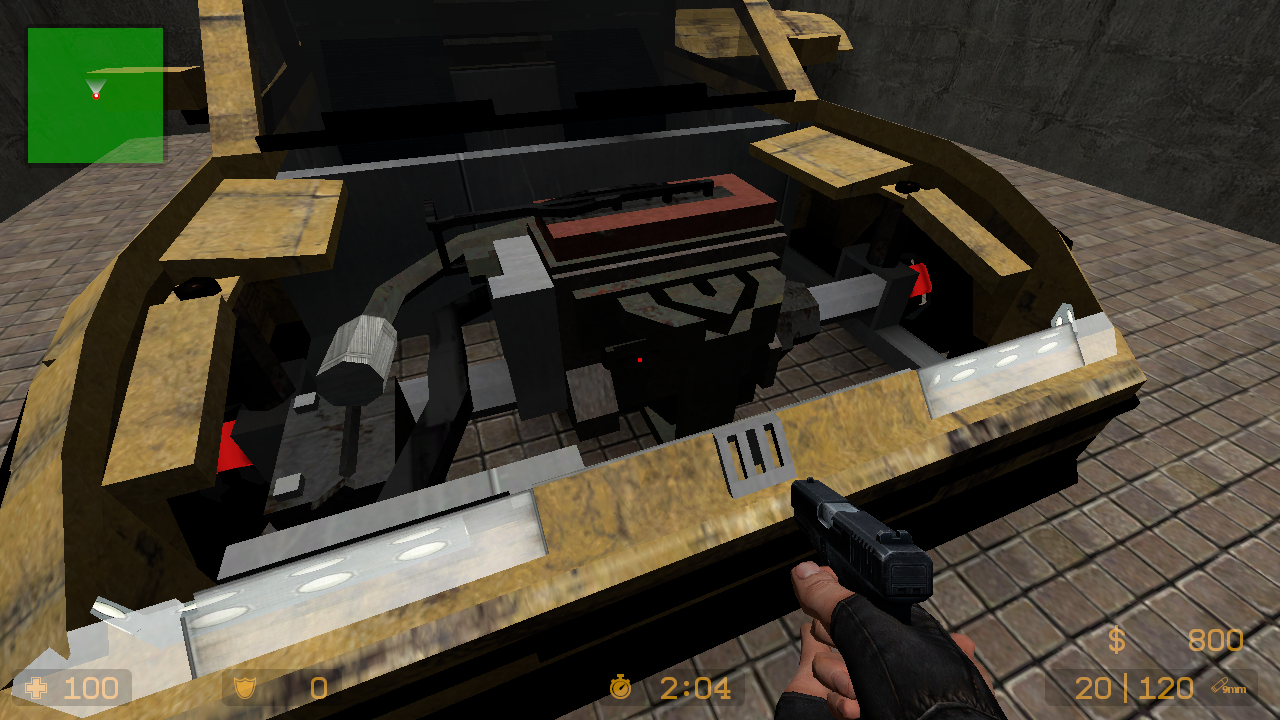Click the player arrow on the radar
This screenshot has width=1280, height=720.
(97, 84)
